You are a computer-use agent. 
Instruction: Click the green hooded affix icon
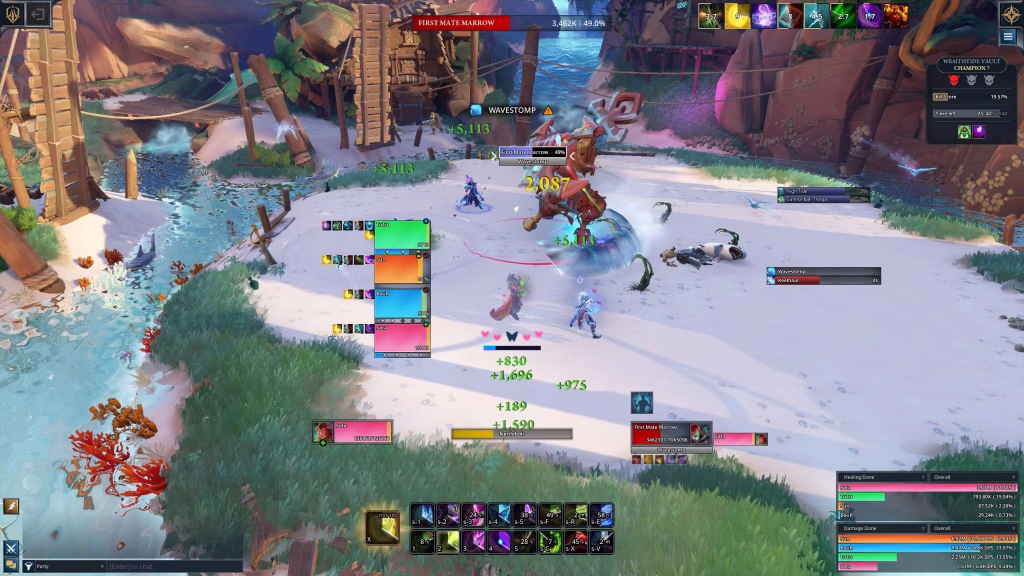click(961, 131)
